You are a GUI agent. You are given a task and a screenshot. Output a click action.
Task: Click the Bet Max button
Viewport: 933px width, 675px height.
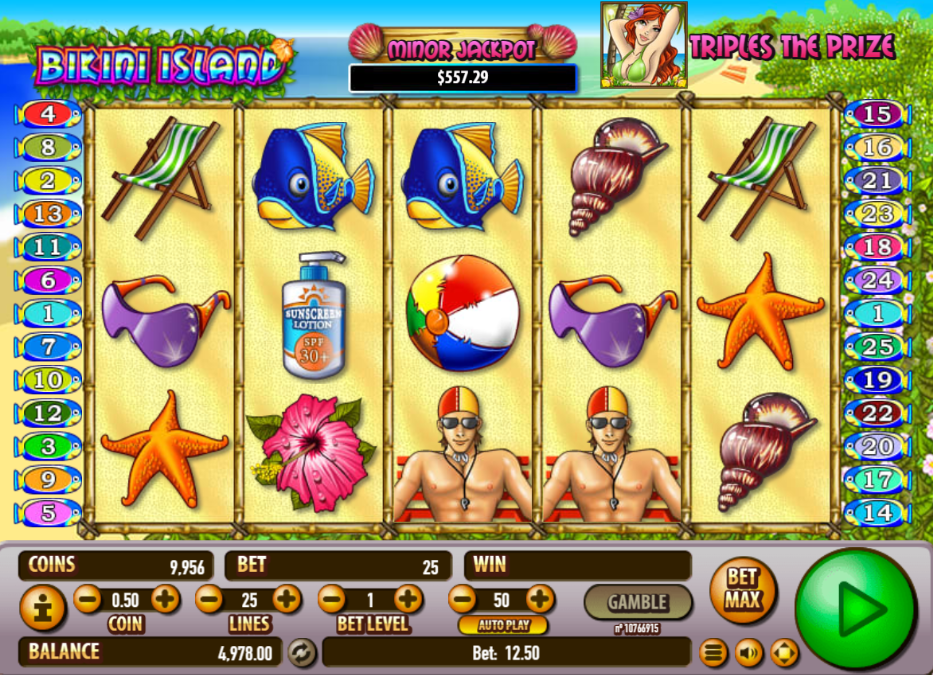coord(742,590)
